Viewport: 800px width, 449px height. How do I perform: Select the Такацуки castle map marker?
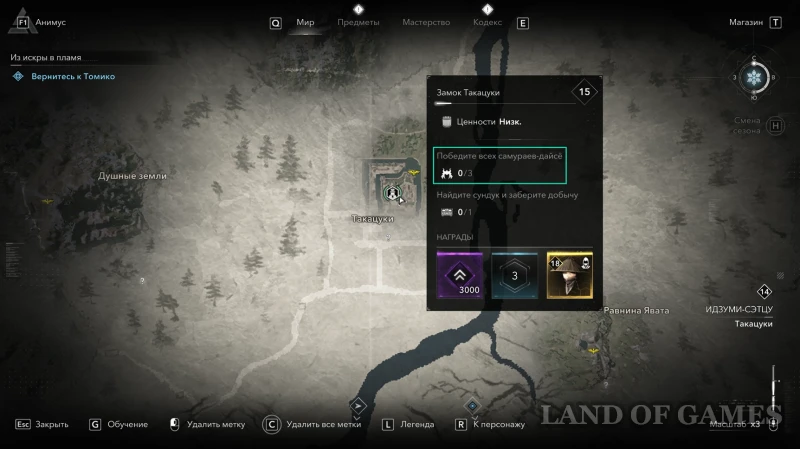pyautogui.click(x=393, y=190)
